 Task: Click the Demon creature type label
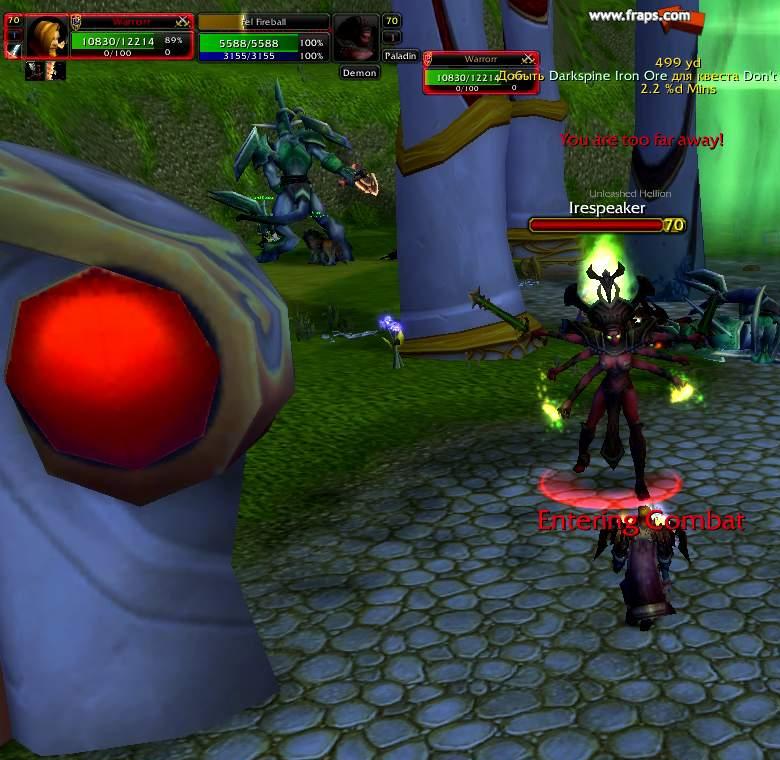point(359,73)
